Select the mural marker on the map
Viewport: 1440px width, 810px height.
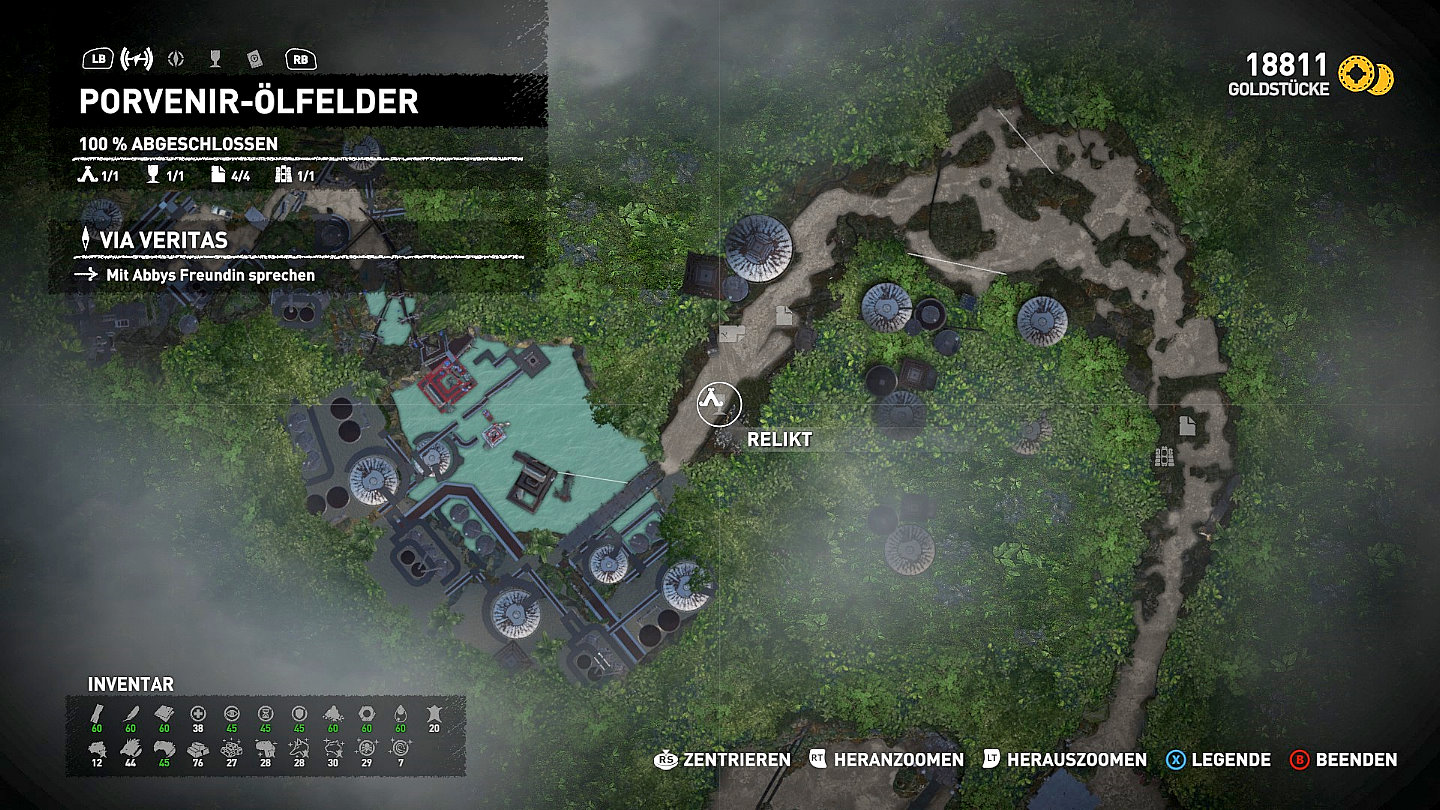point(1164,457)
